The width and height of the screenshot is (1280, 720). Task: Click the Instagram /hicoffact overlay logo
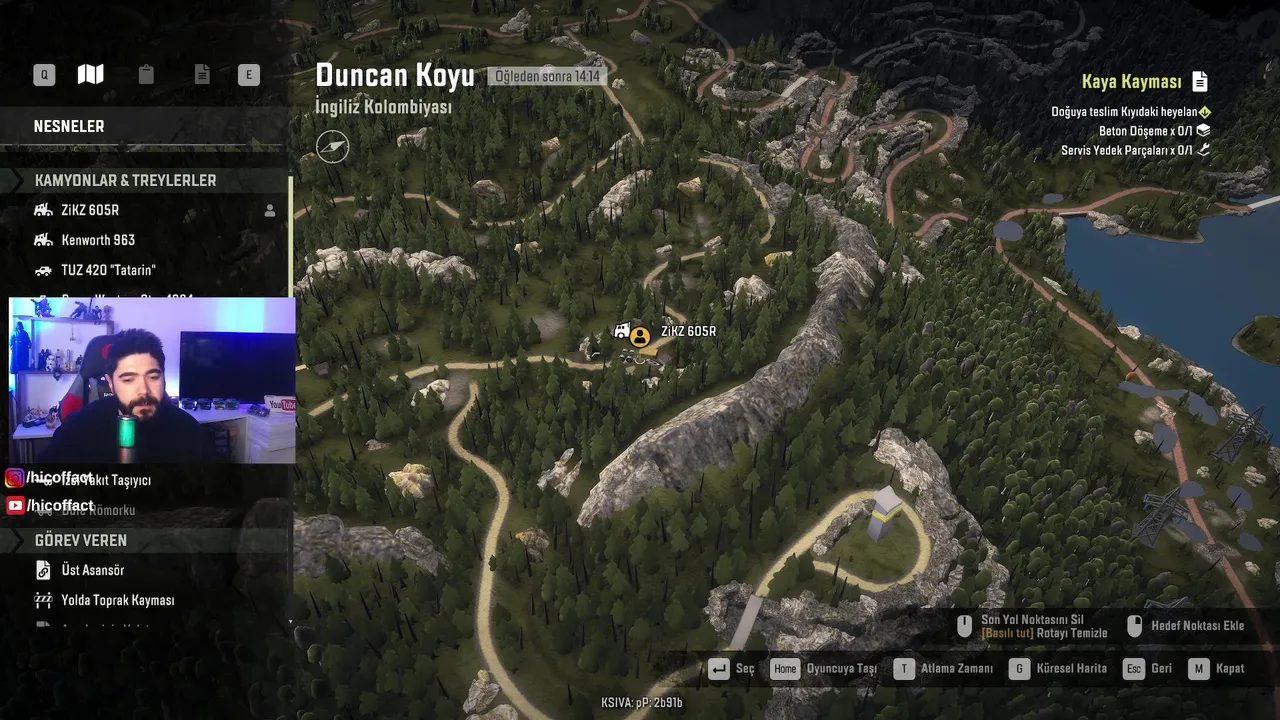point(15,479)
